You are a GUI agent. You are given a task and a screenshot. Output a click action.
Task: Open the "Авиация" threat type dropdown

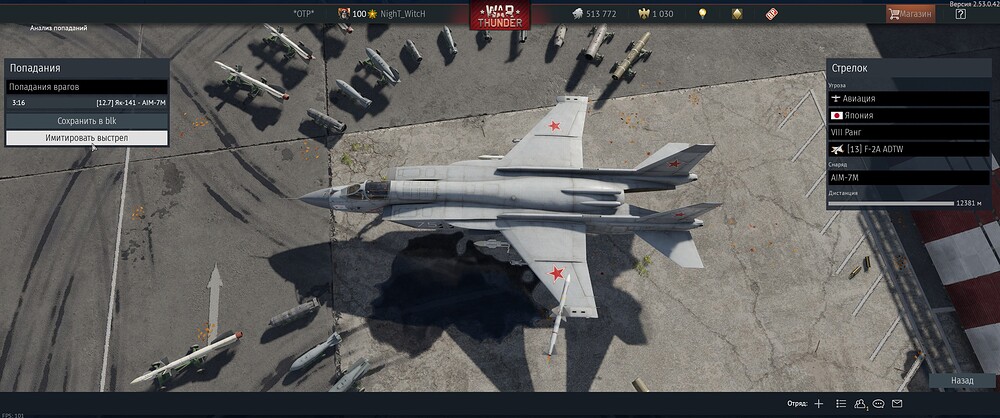point(908,98)
